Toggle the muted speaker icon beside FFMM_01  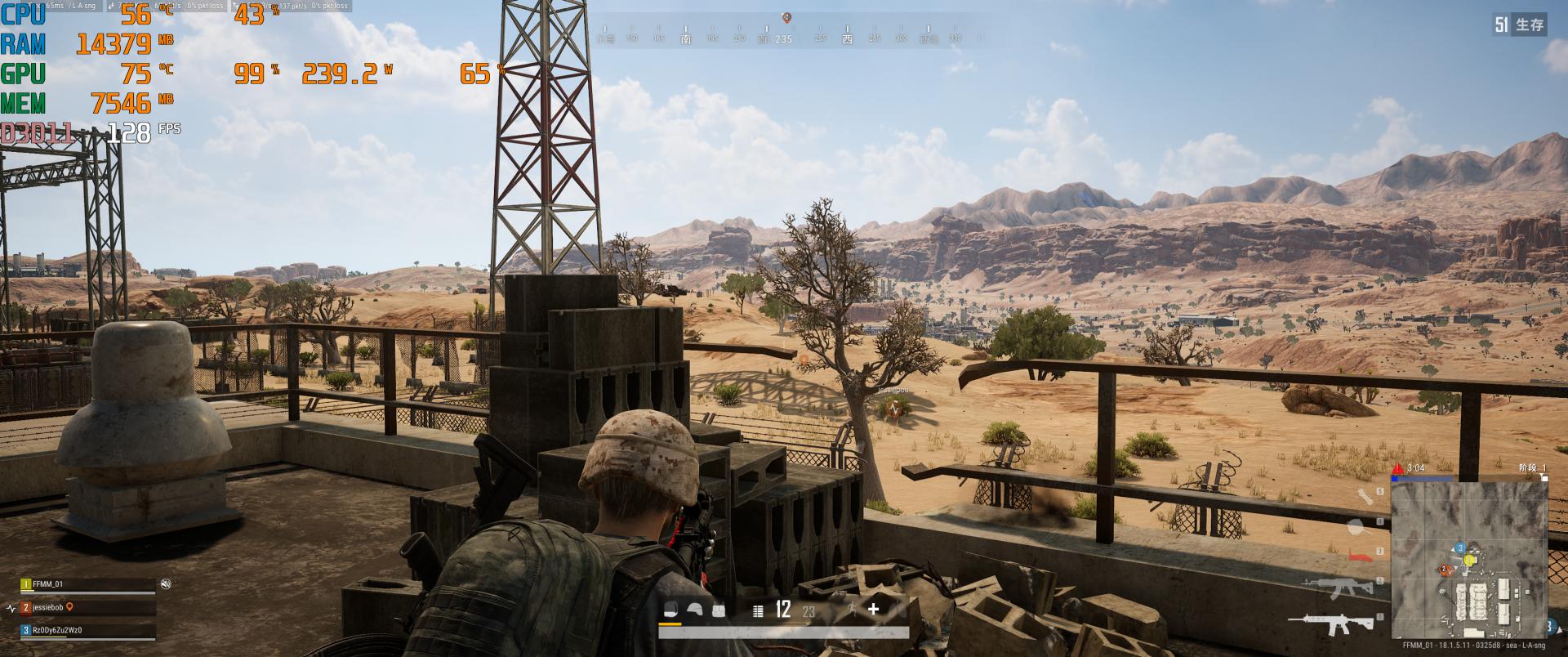(166, 583)
